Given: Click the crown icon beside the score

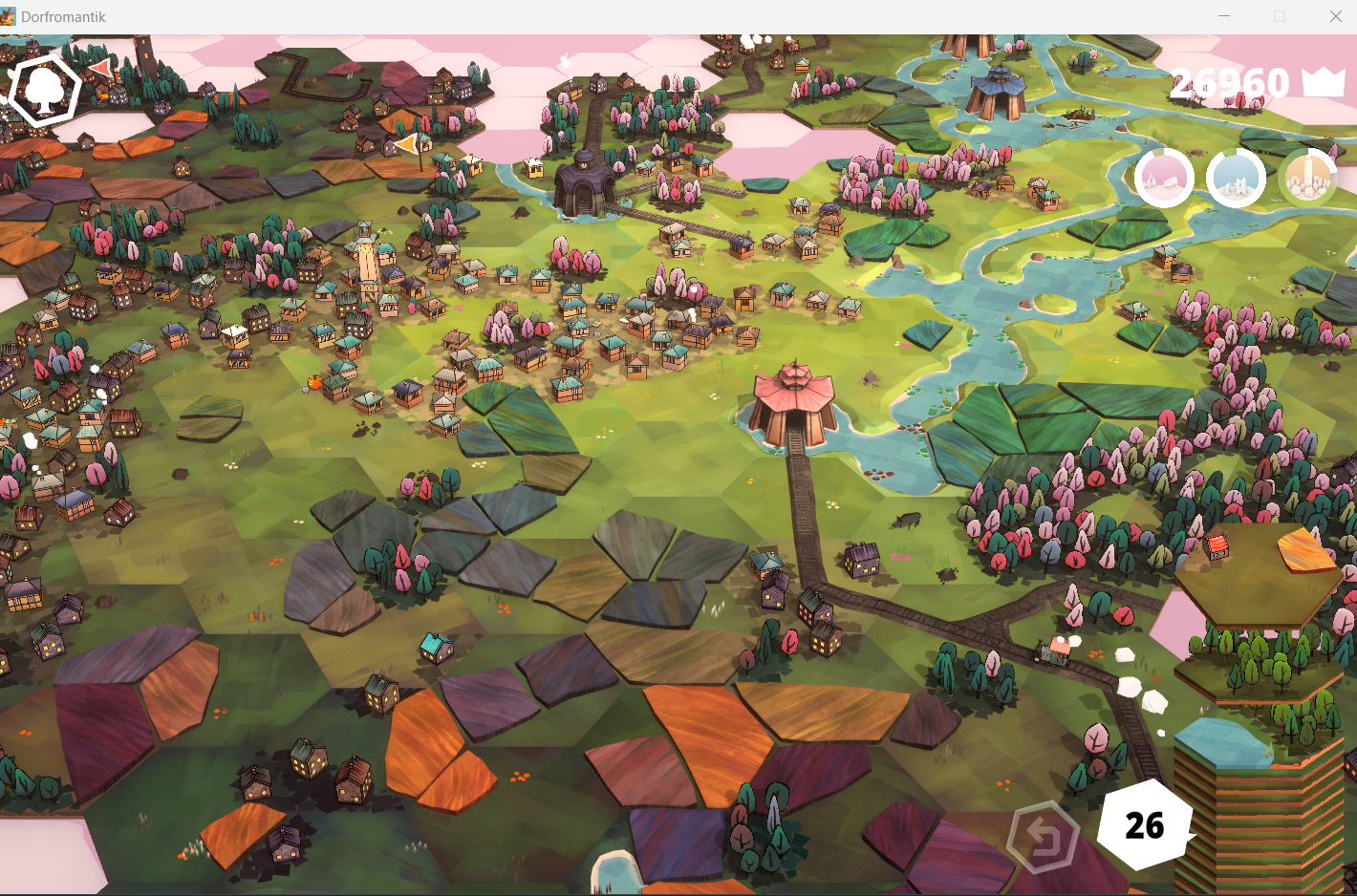Looking at the screenshot, I should [1322, 83].
